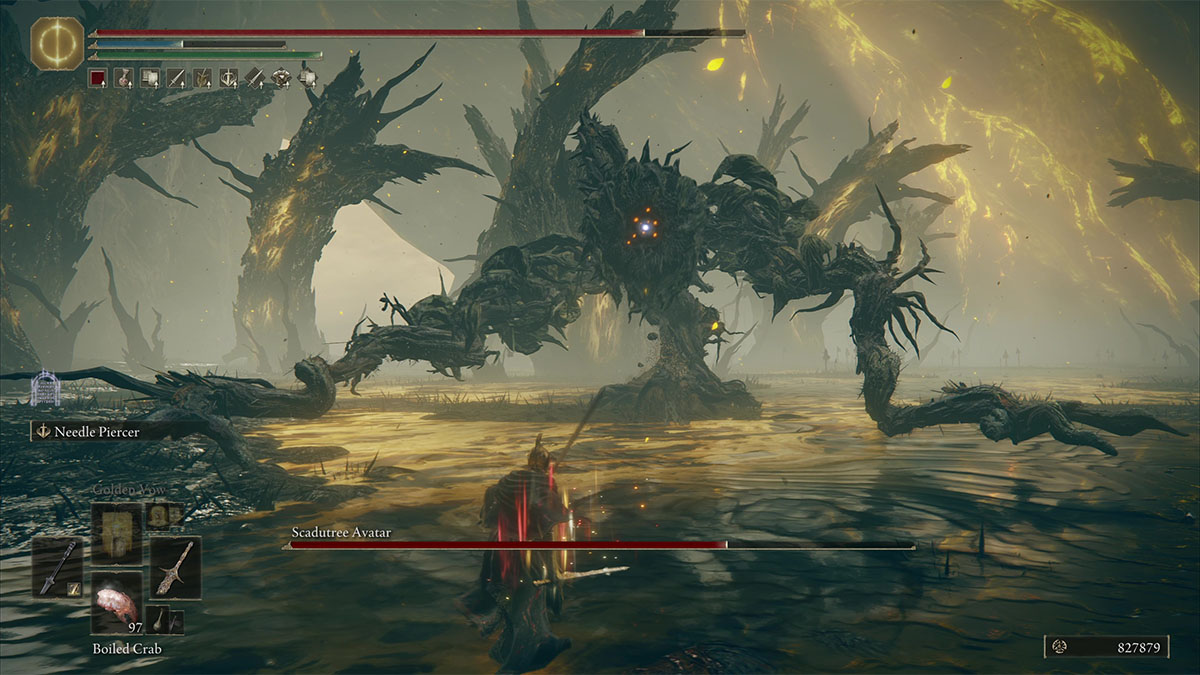Viewport: 1200px width, 675px height.
Task: Click the anchor-shaped buff icon
Action: pyautogui.click(x=228, y=77)
